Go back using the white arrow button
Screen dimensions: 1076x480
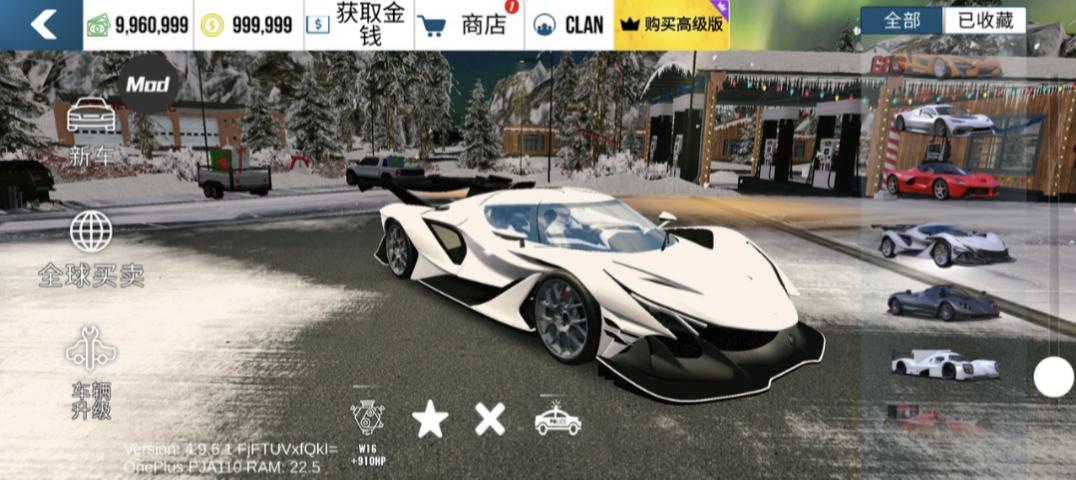[x=42, y=24]
